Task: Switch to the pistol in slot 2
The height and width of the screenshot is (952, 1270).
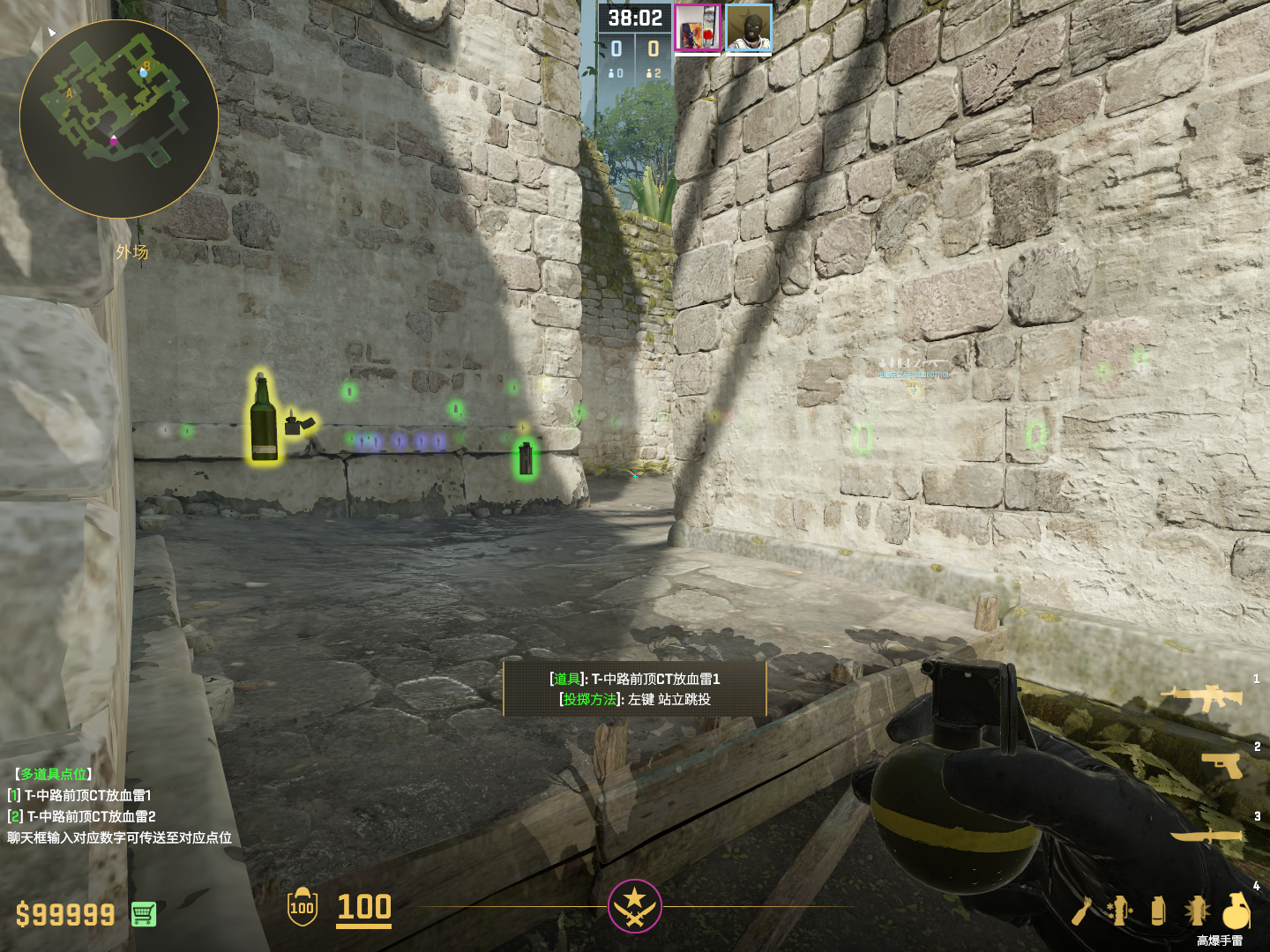Action: tap(1222, 765)
